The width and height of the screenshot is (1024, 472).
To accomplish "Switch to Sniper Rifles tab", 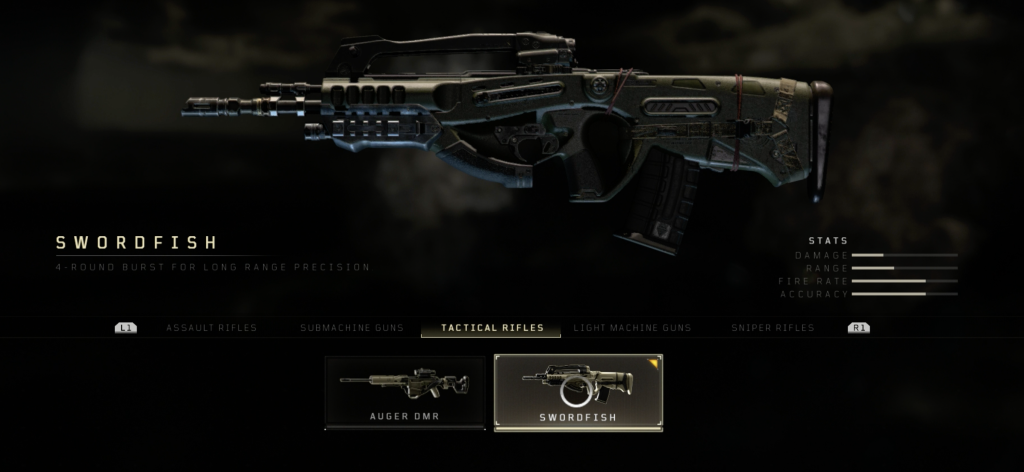I will pyautogui.click(x=772, y=328).
